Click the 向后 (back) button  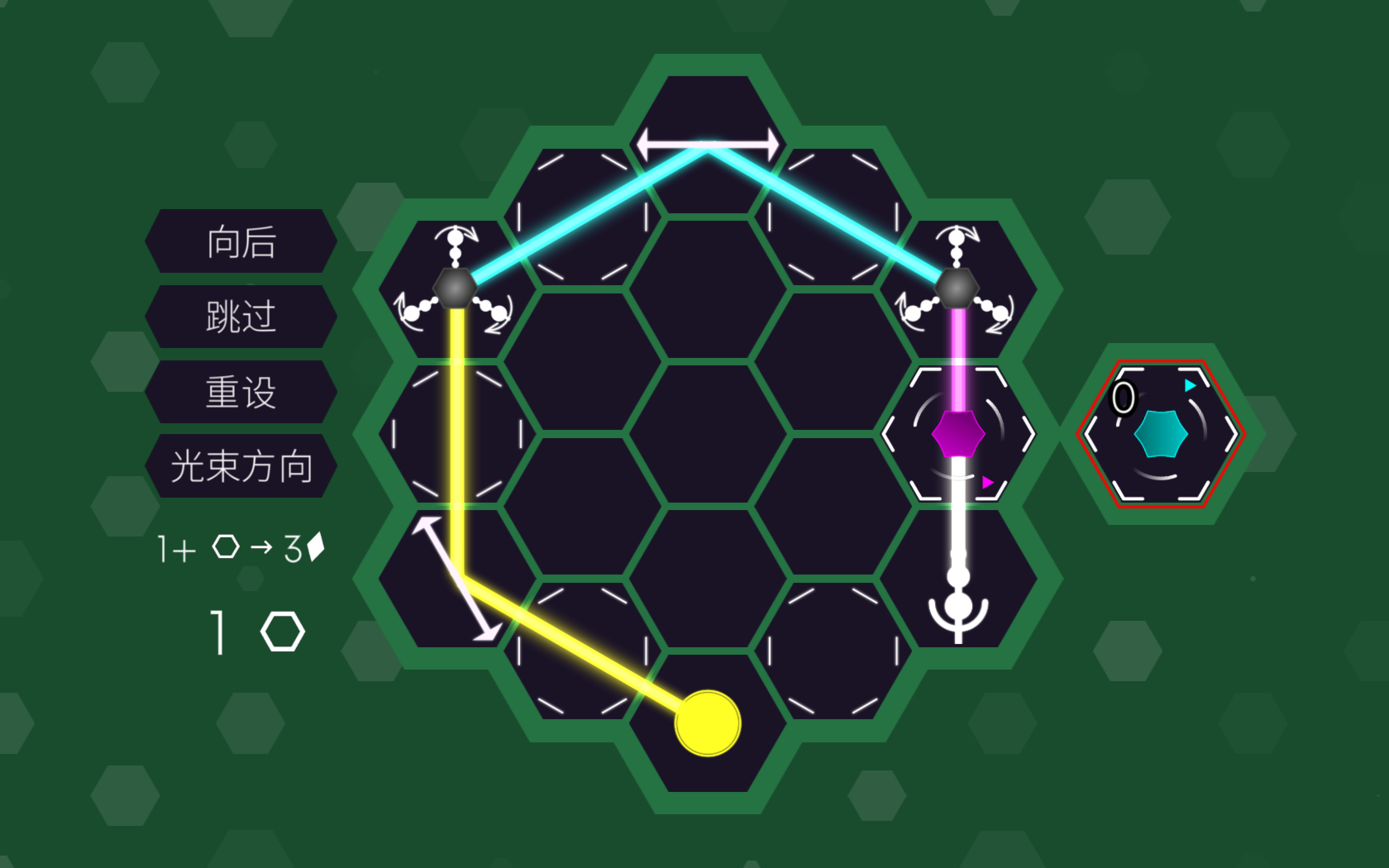[x=241, y=241]
